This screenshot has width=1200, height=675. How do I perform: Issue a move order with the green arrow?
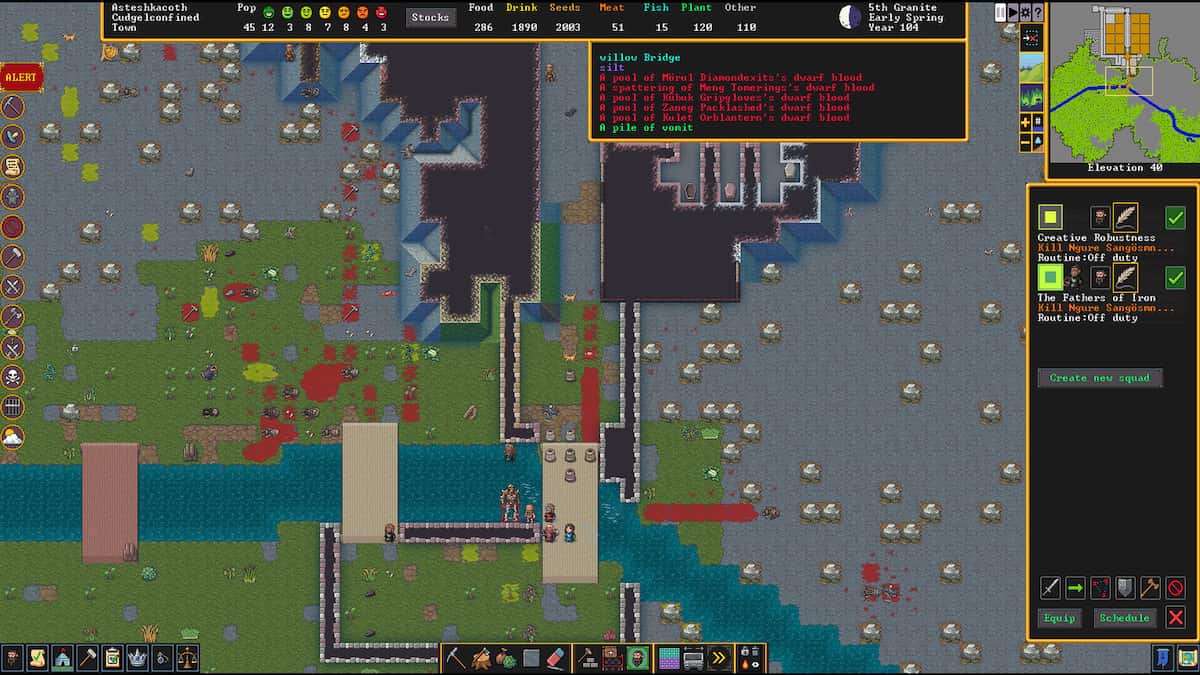tap(1075, 588)
